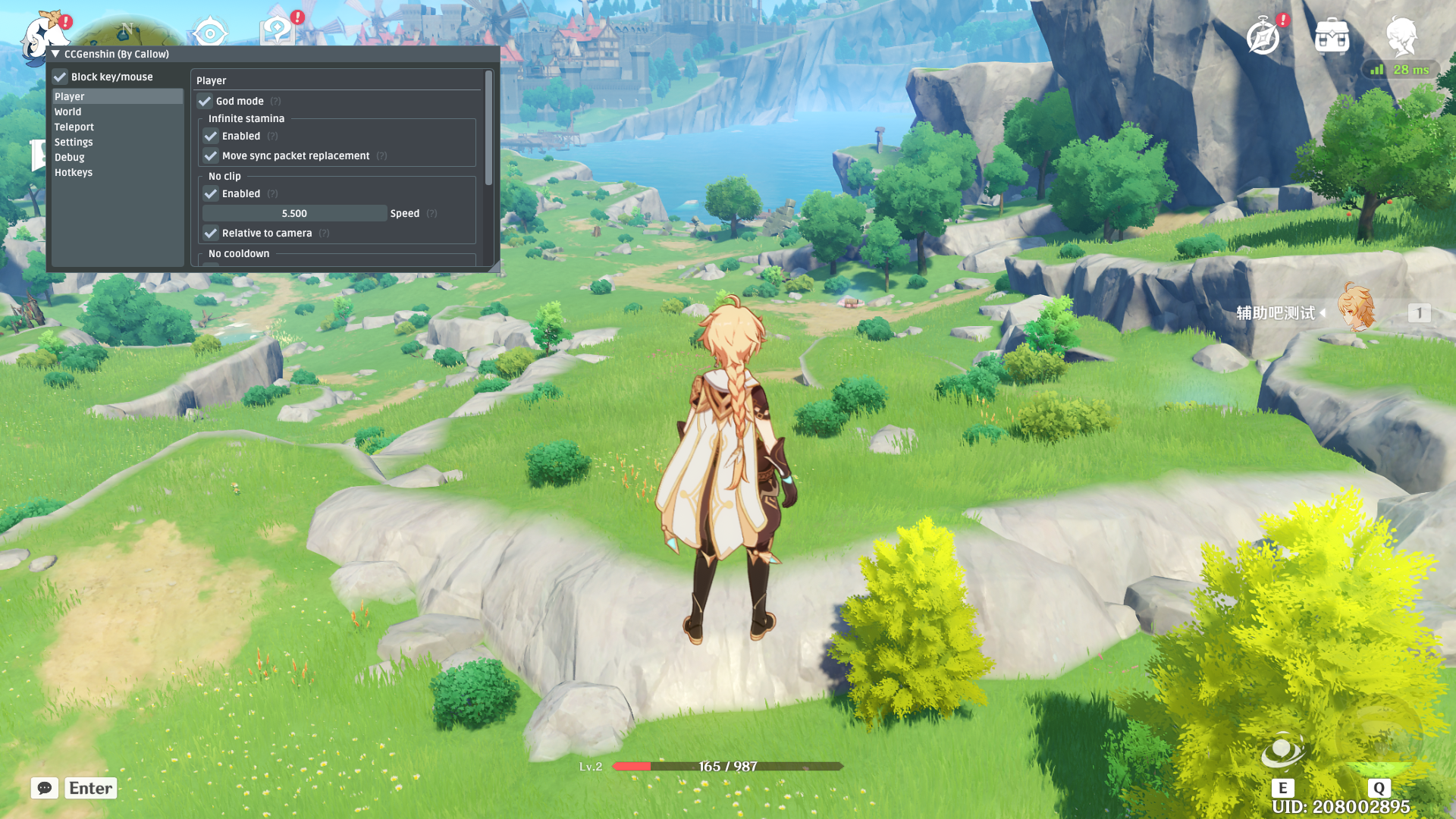Screen dimensions: 1456x819
Task: Open the chat bubble icon
Action: 45,788
